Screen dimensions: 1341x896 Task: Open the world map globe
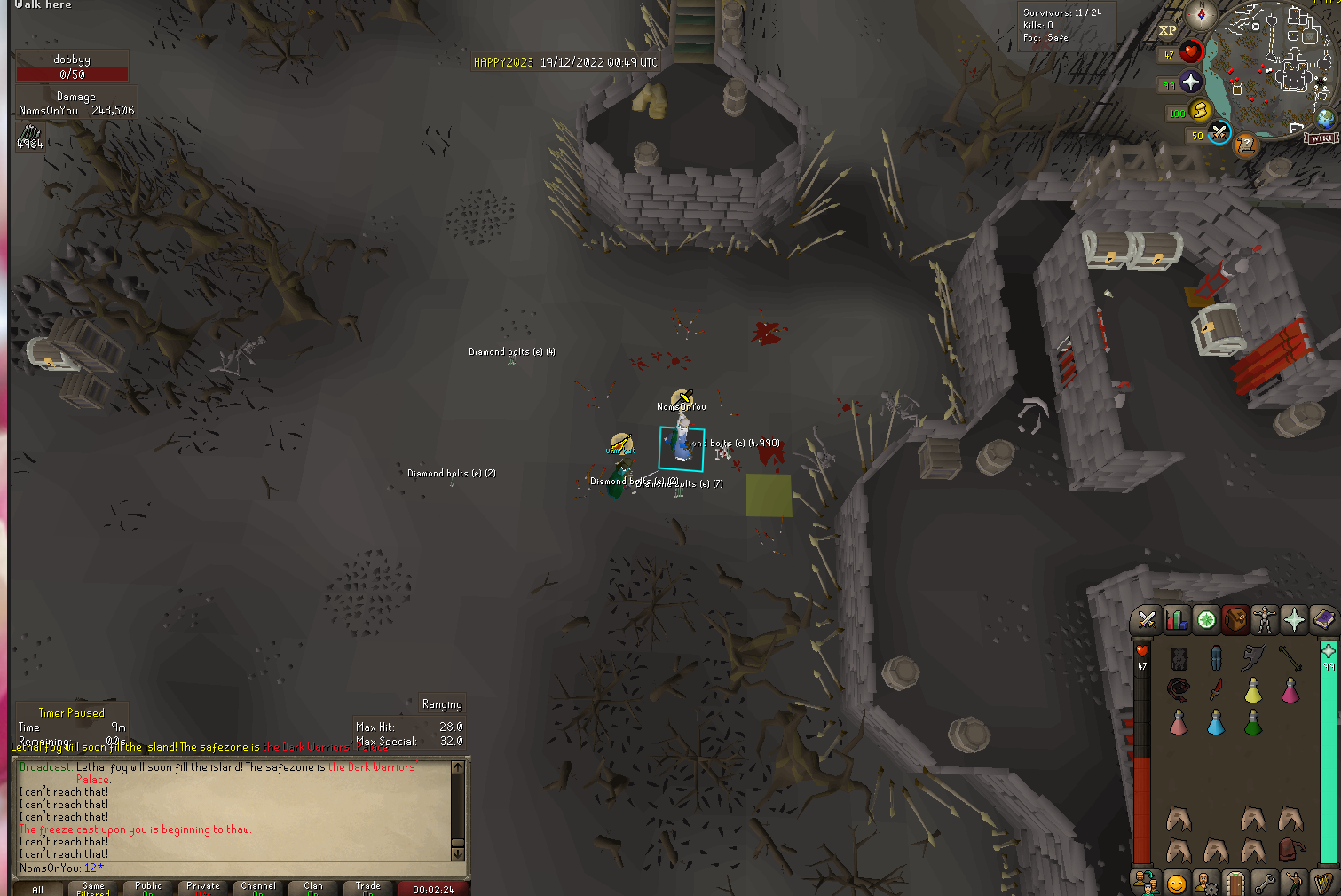(x=1325, y=119)
